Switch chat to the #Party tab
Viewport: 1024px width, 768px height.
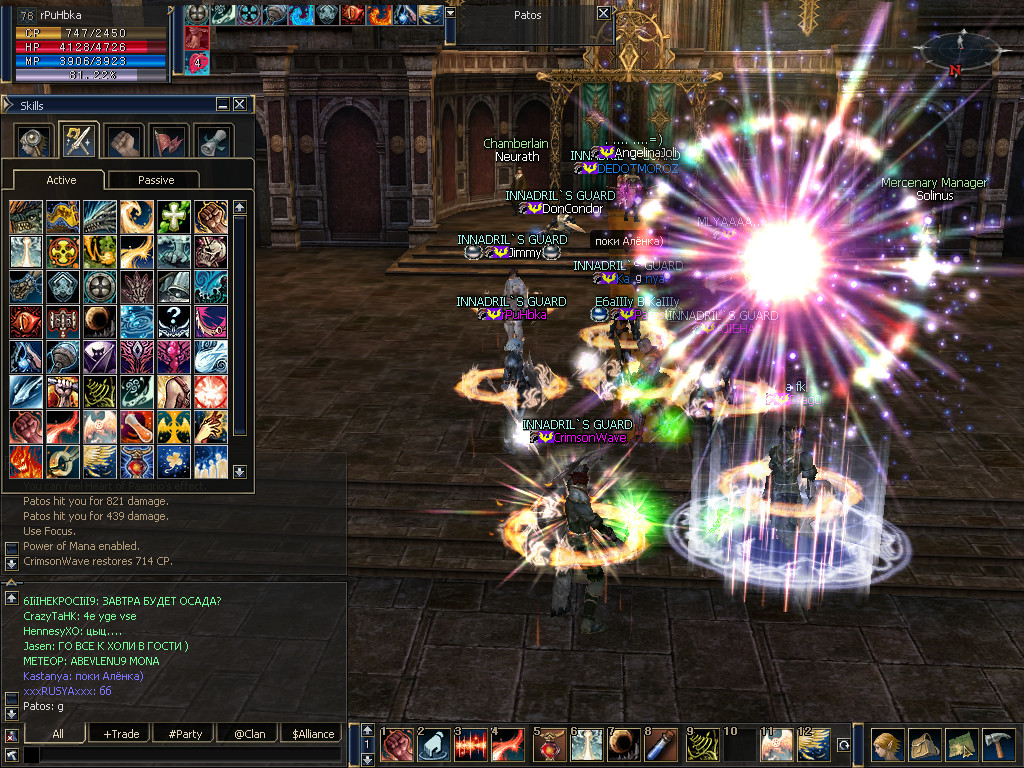click(x=185, y=733)
